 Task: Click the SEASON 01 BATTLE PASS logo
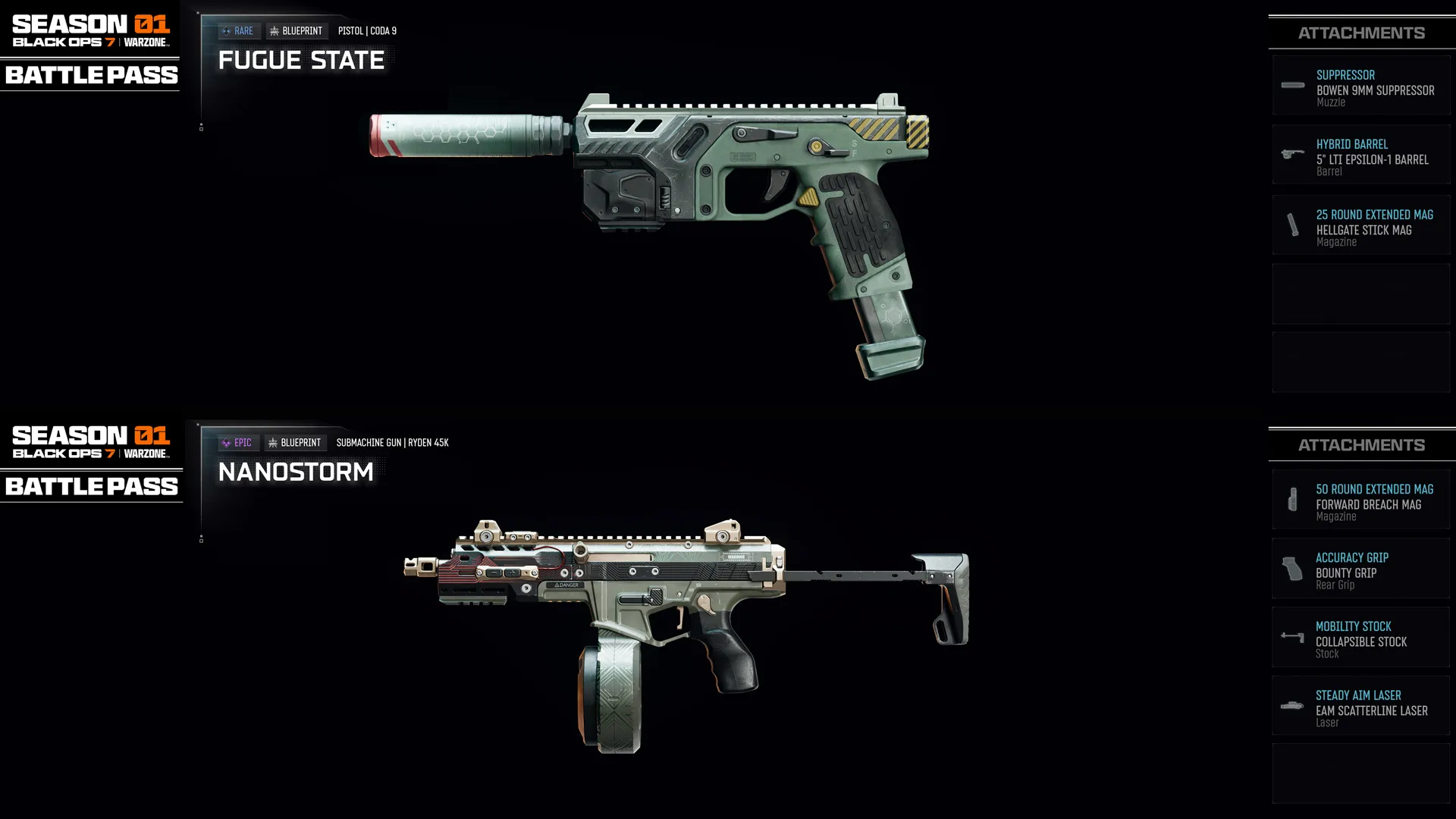[x=89, y=45]
